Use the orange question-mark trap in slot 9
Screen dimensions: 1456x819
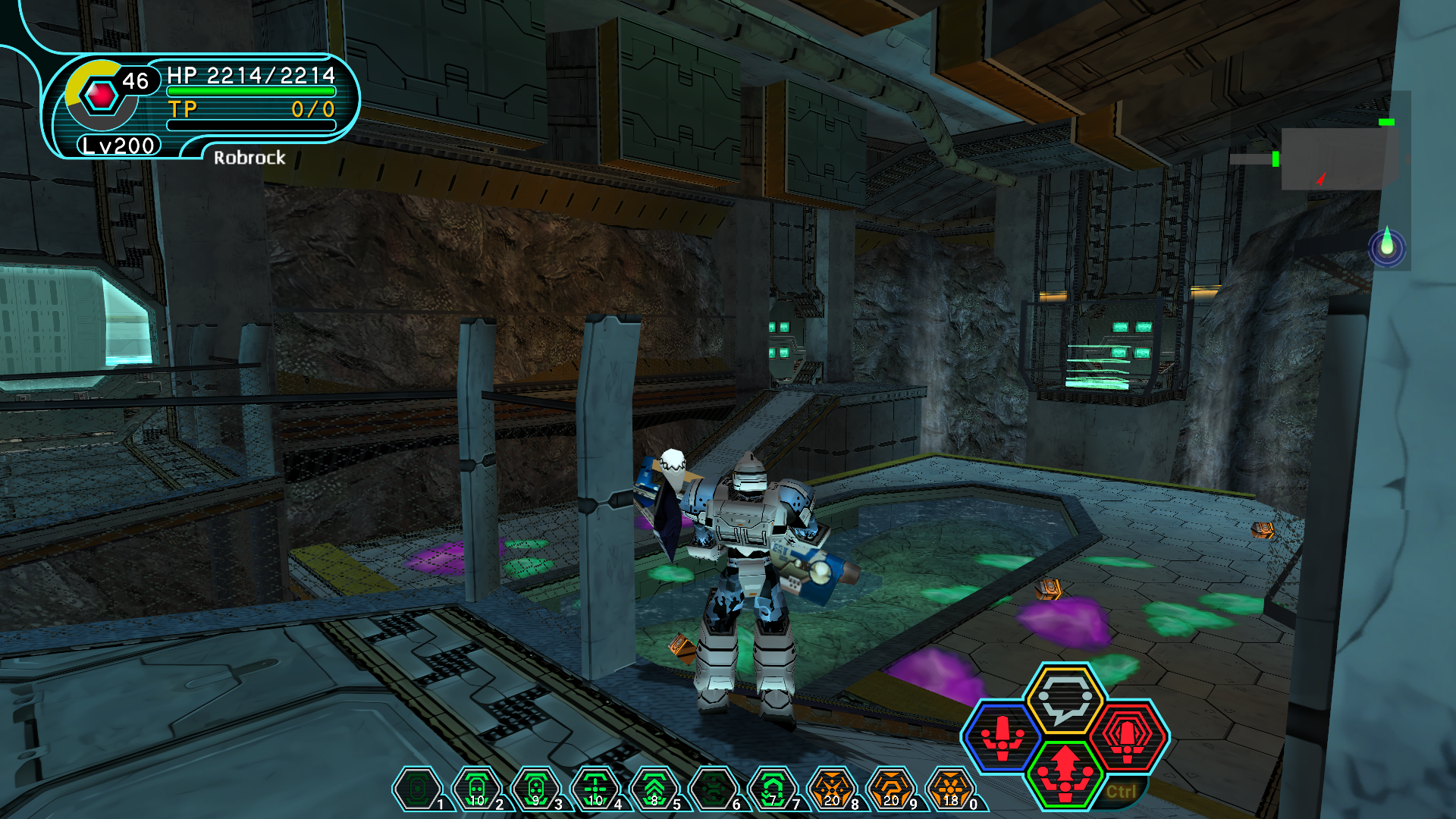pos(891,789)
